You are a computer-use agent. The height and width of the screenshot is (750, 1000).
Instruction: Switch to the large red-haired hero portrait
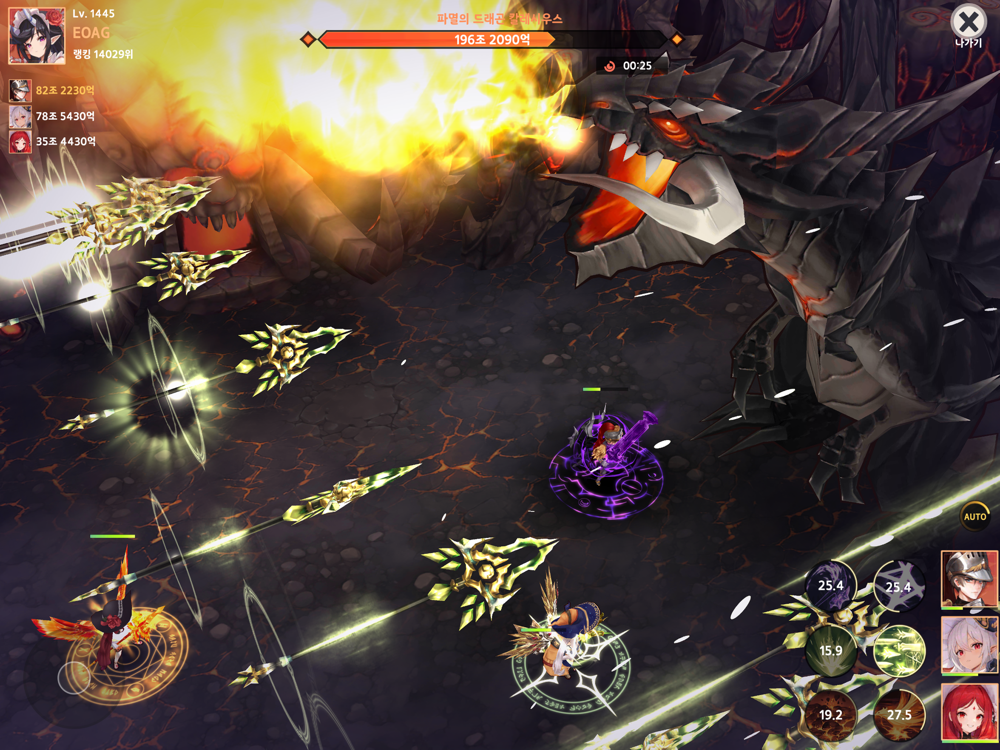(969, 712)
